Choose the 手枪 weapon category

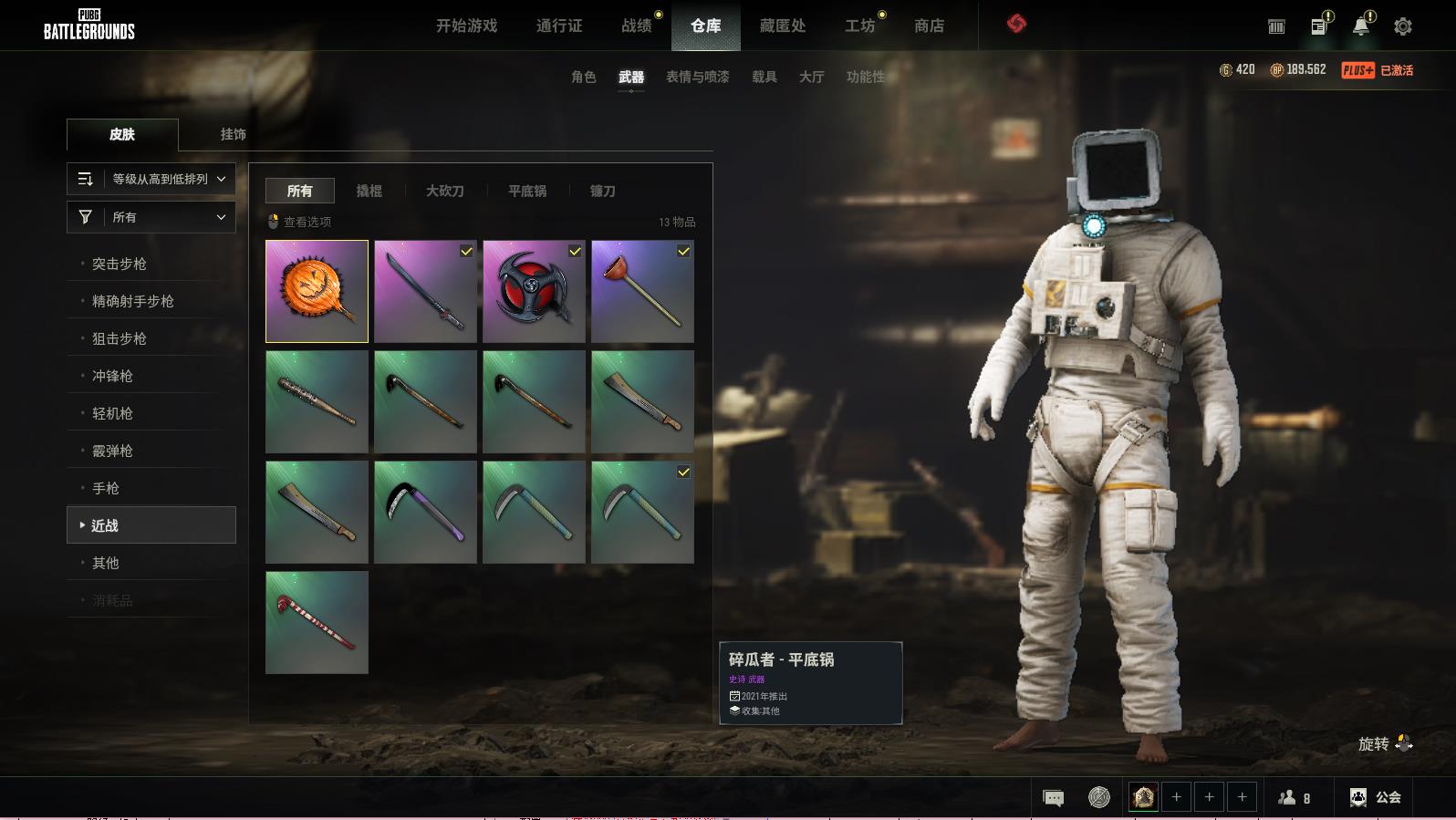(106, 488)
